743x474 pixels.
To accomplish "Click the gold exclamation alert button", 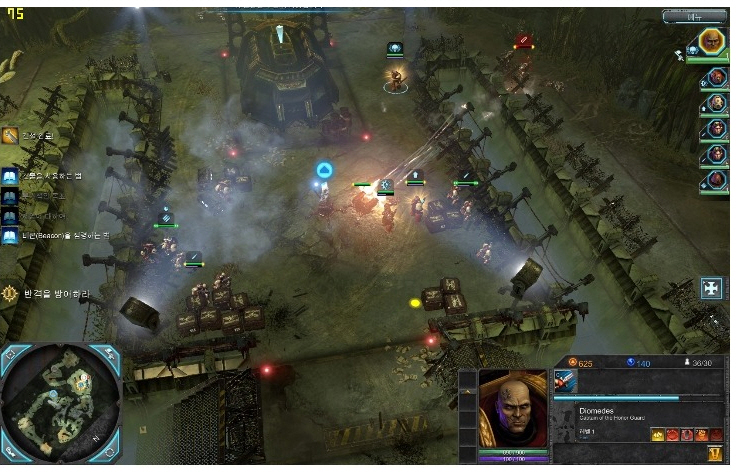I will point(714,453).
